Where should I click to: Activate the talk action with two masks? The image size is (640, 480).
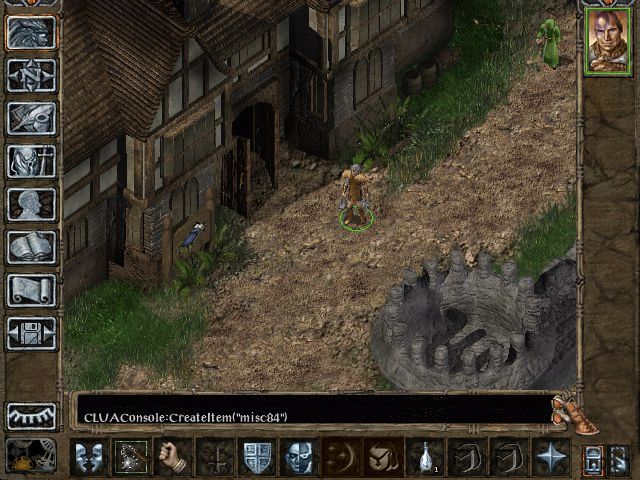click(88, 457)
